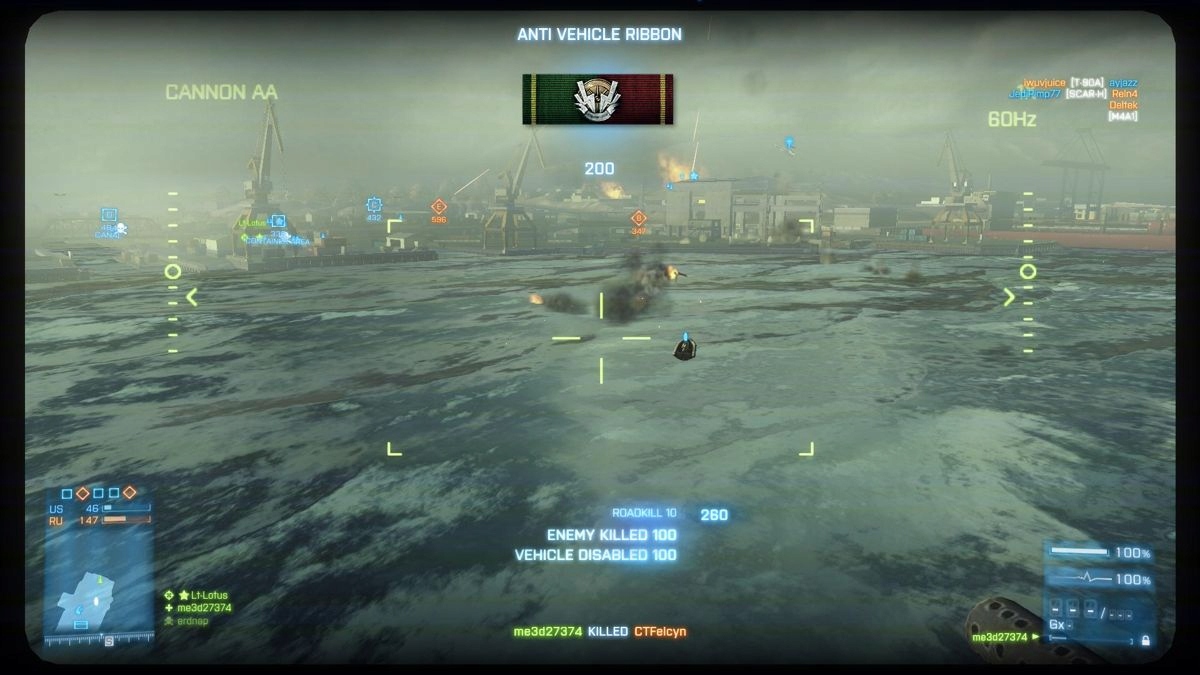Click the blue objective marker labeled 432
The image size is (1200, 675).
coord(374,205)
